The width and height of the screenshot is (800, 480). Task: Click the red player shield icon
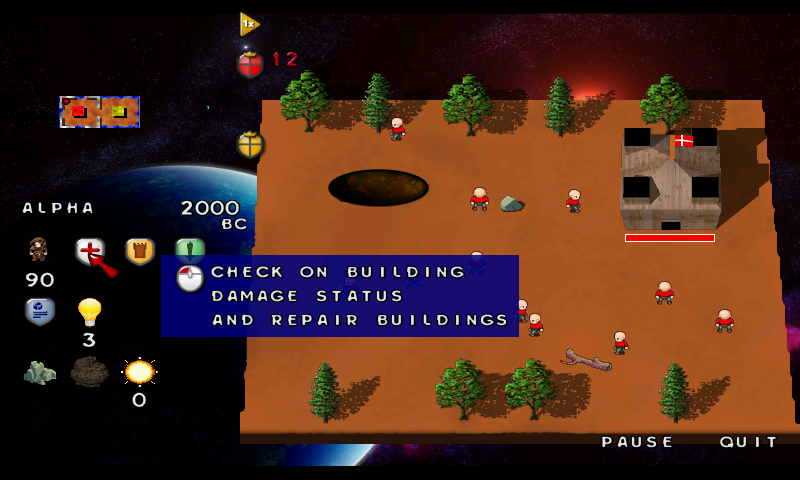coord(250,64)
